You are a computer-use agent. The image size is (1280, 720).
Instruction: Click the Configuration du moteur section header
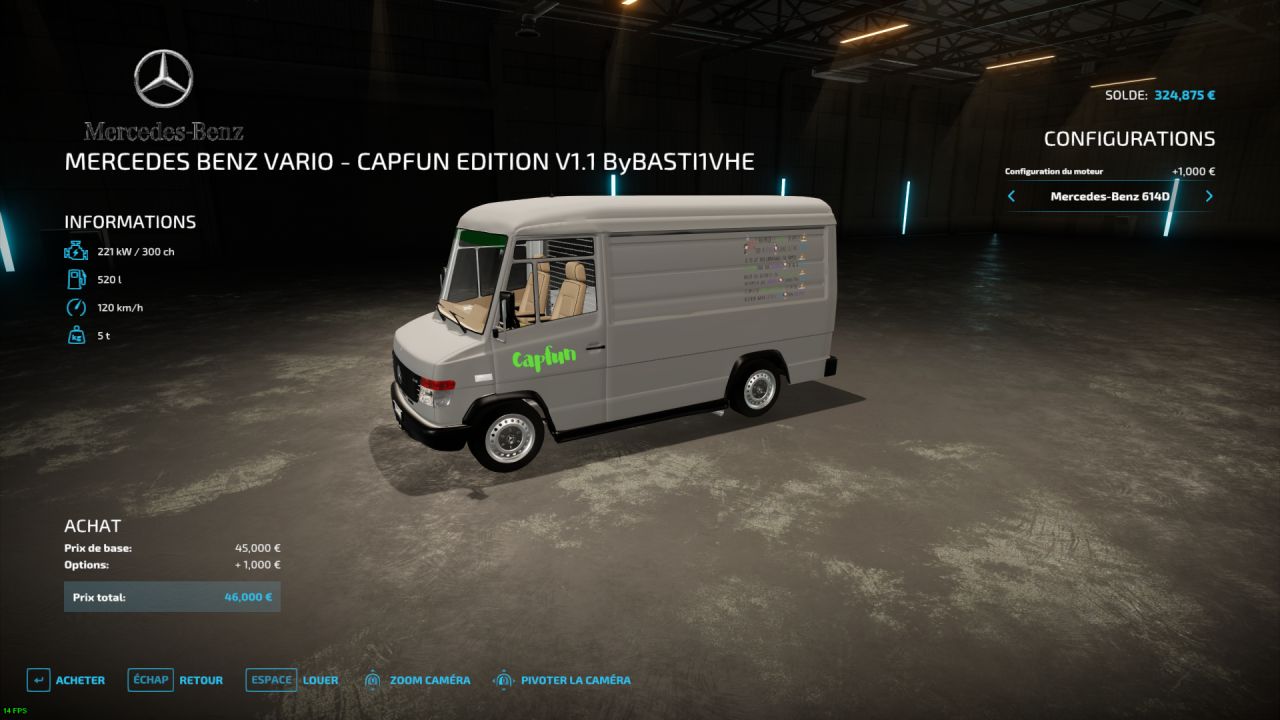(x=1053, y=171)
